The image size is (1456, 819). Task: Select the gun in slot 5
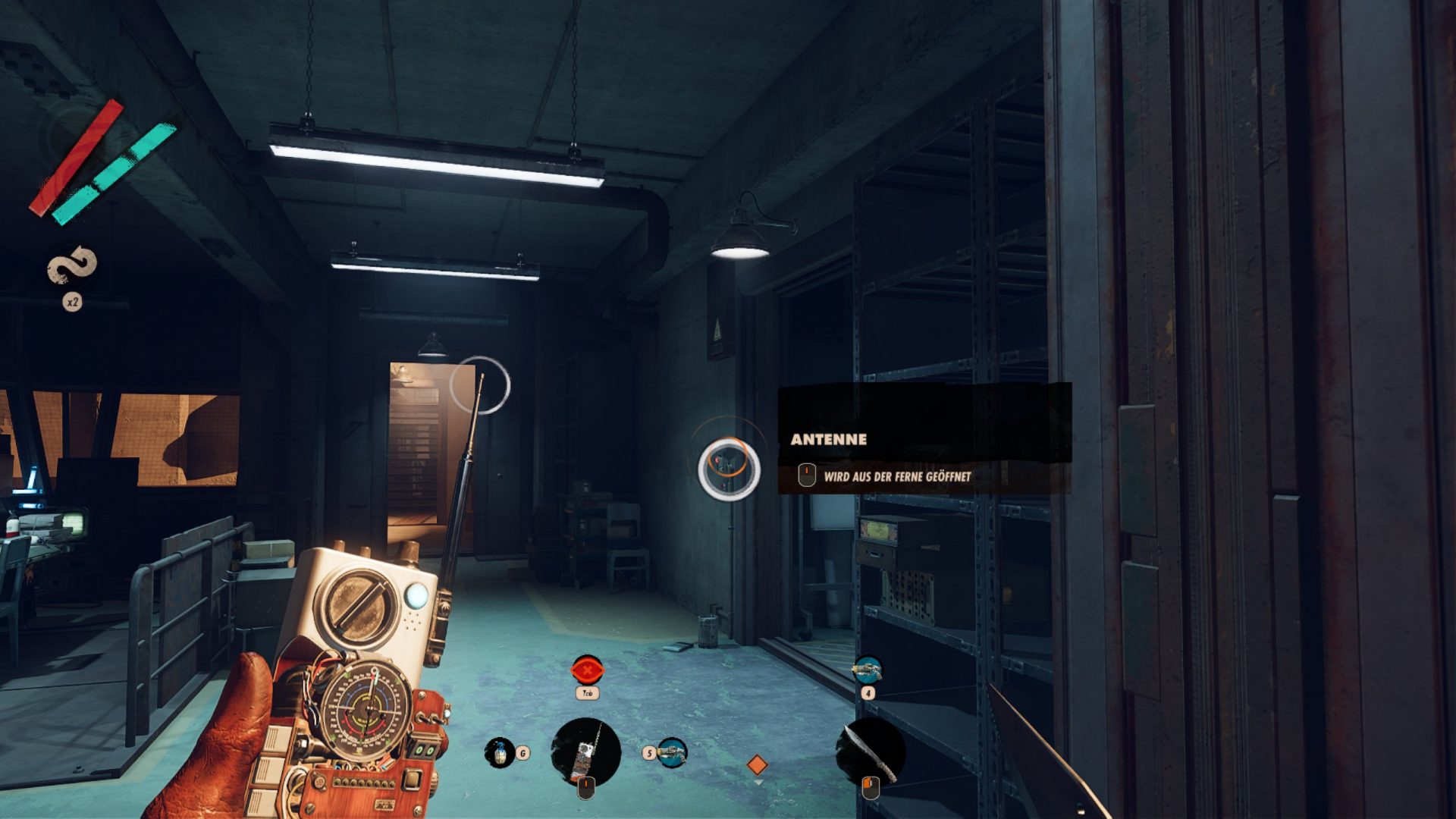(x=671, y=752)
